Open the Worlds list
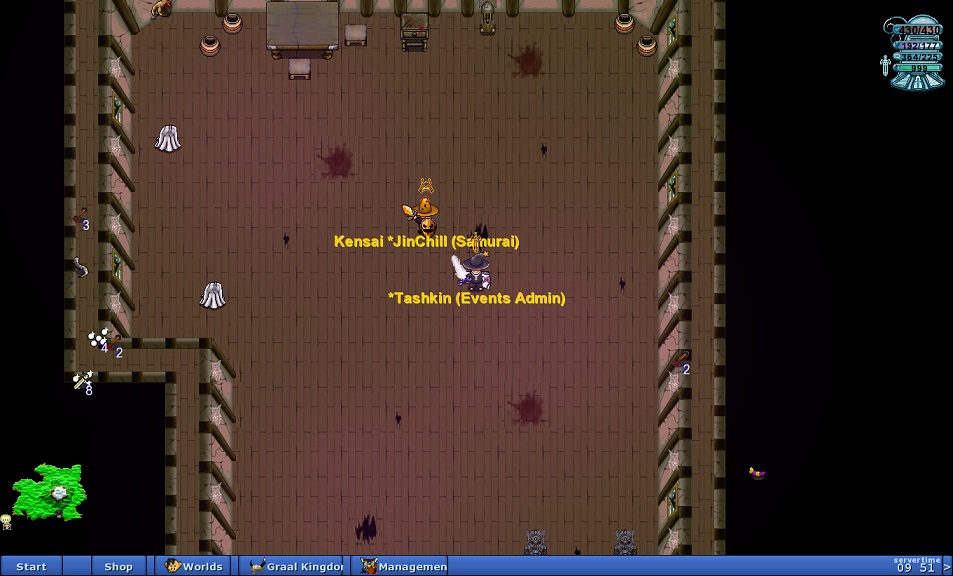The width and height of the screenshot is (953, 576). [194, 566]
